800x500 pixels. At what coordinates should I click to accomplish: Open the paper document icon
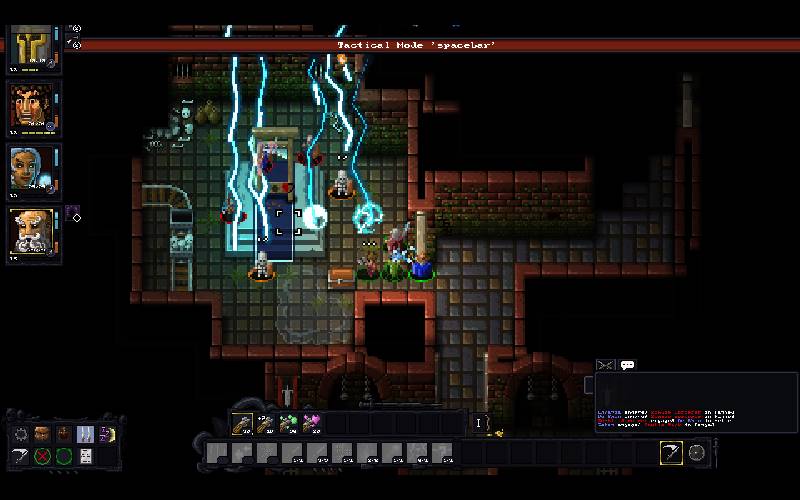point(86,456)
